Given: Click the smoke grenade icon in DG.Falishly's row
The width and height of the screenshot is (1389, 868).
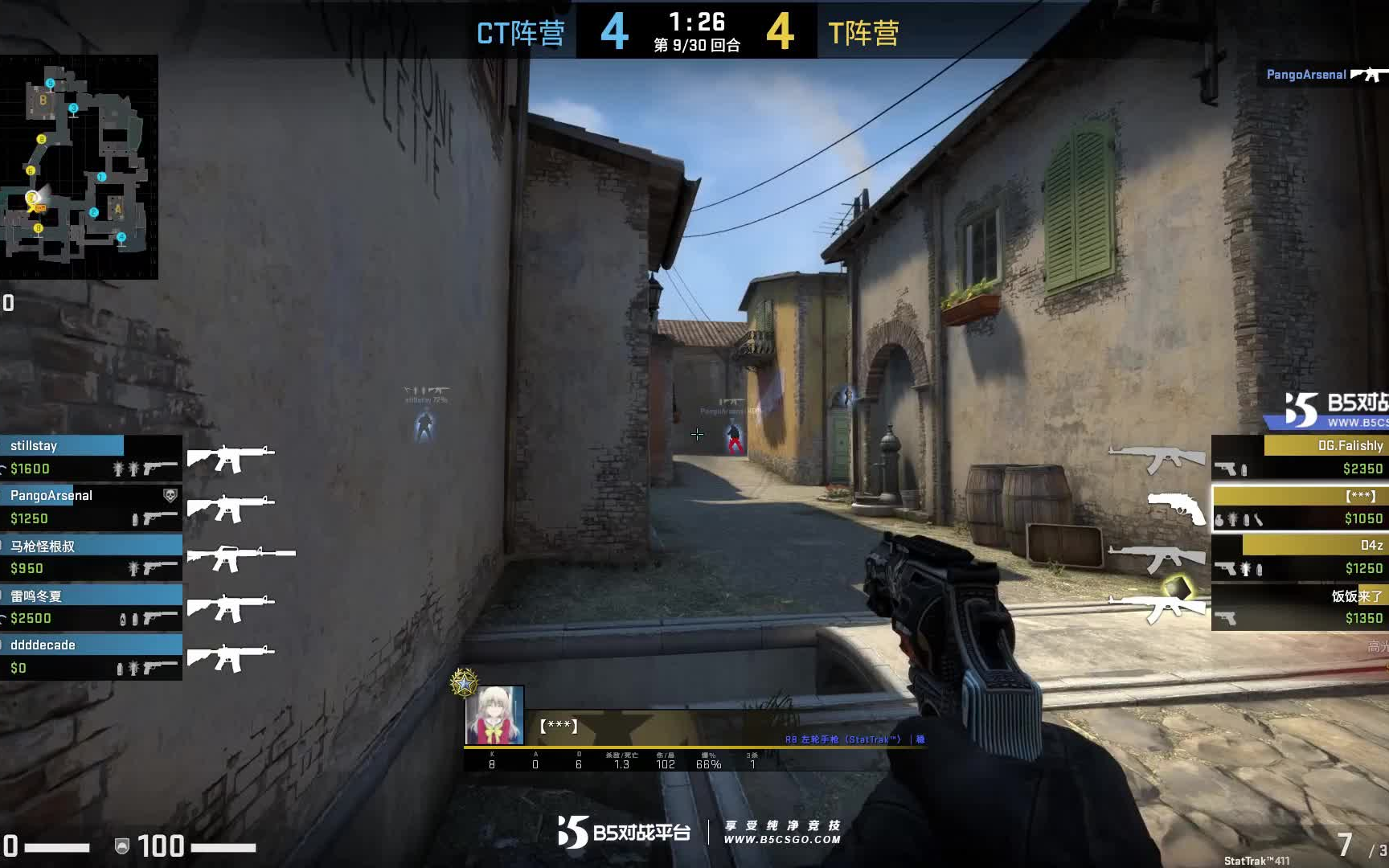Looking at the screenshot, I should [1244, 469].
